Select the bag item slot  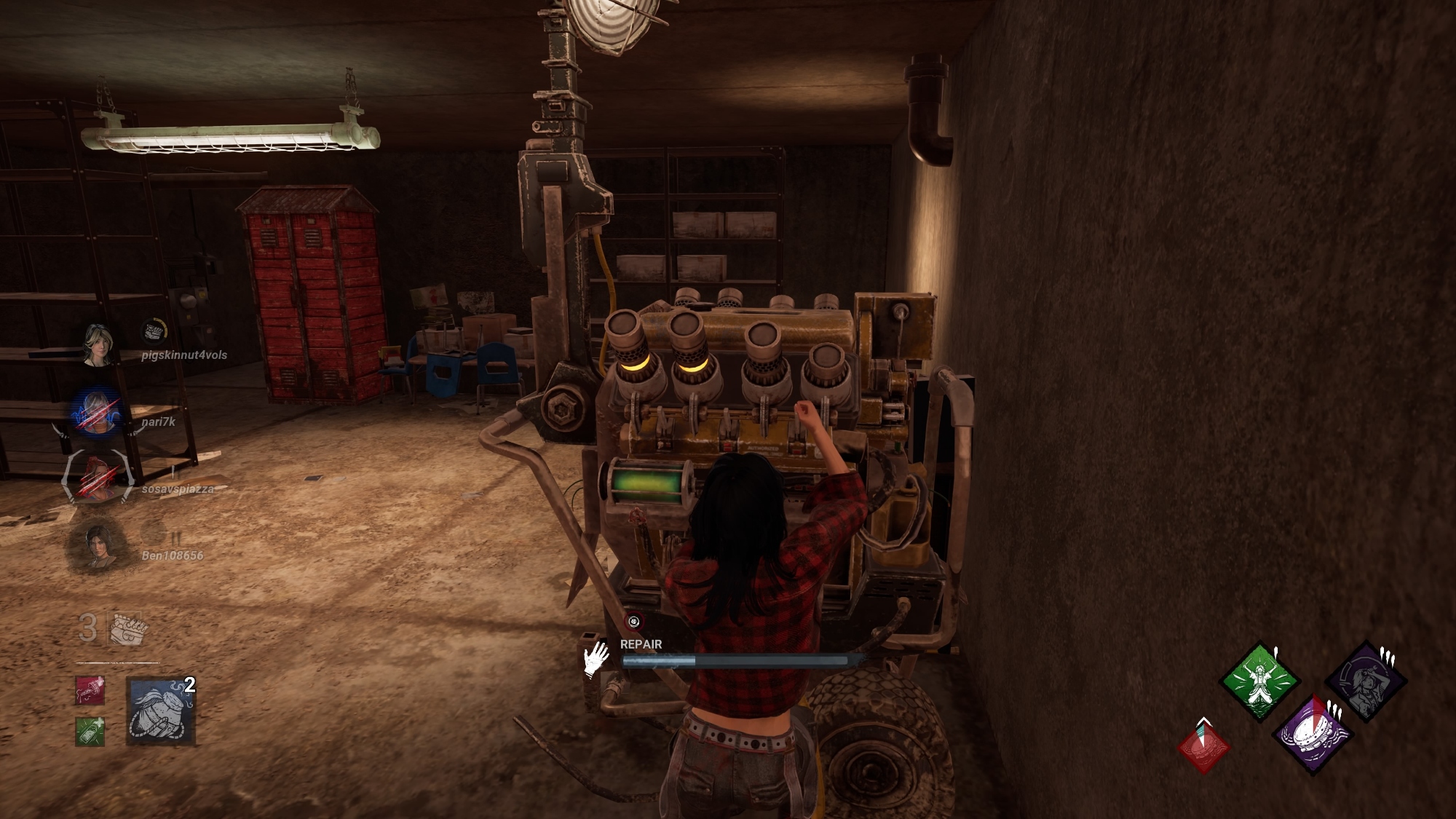click(x=161, y=711)
